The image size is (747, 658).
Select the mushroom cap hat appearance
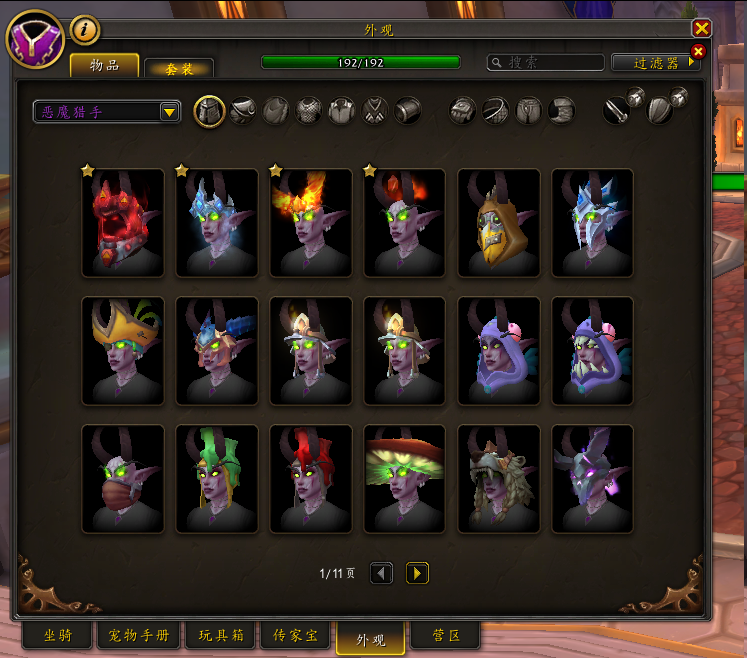coord(405,479)
